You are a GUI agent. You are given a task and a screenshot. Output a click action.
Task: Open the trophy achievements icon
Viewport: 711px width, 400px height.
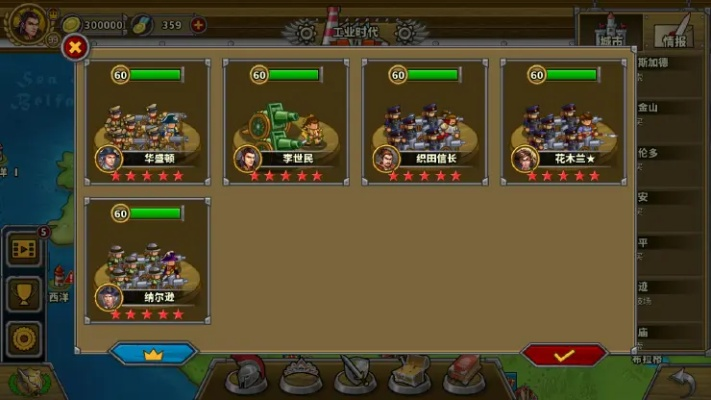point(24,292)
